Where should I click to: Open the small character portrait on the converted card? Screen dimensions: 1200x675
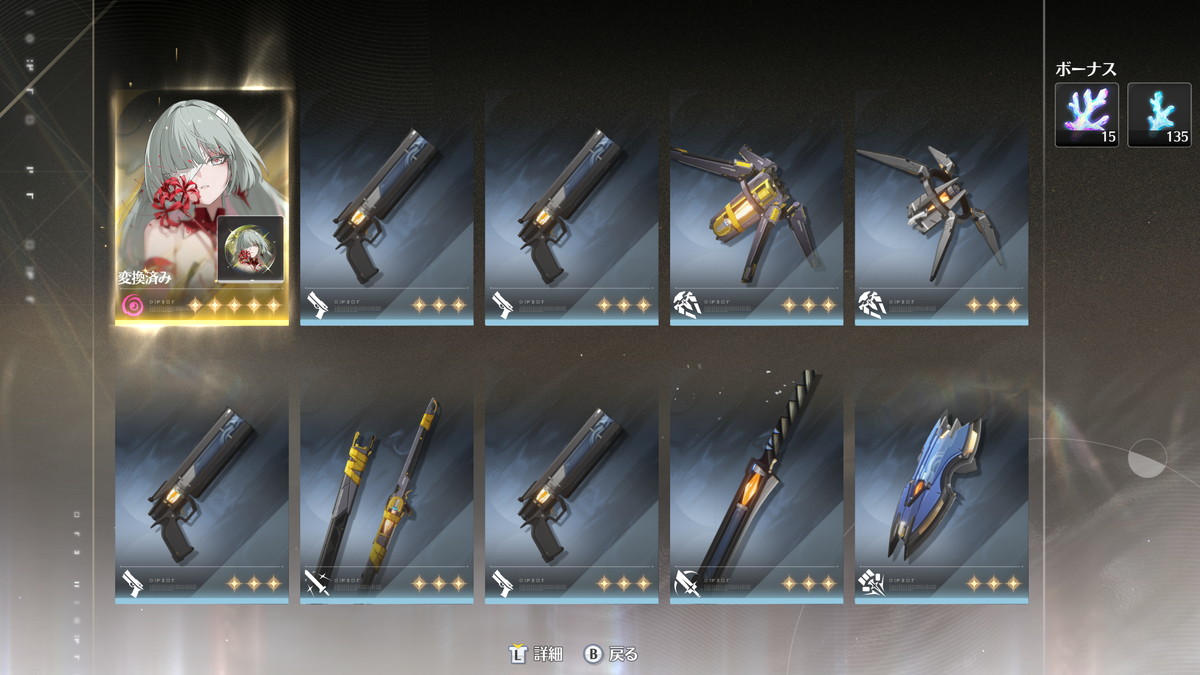[x=250, y=248]
